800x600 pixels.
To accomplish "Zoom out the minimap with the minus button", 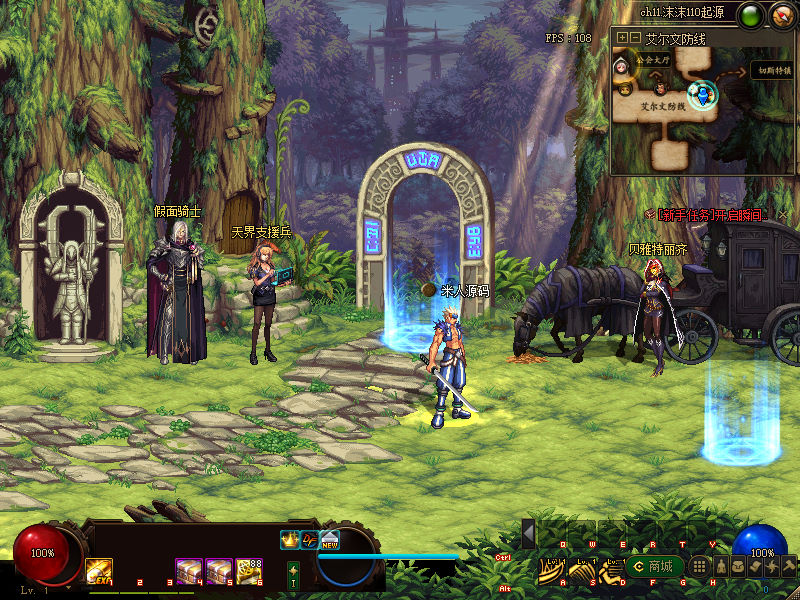I will [635, 38].
